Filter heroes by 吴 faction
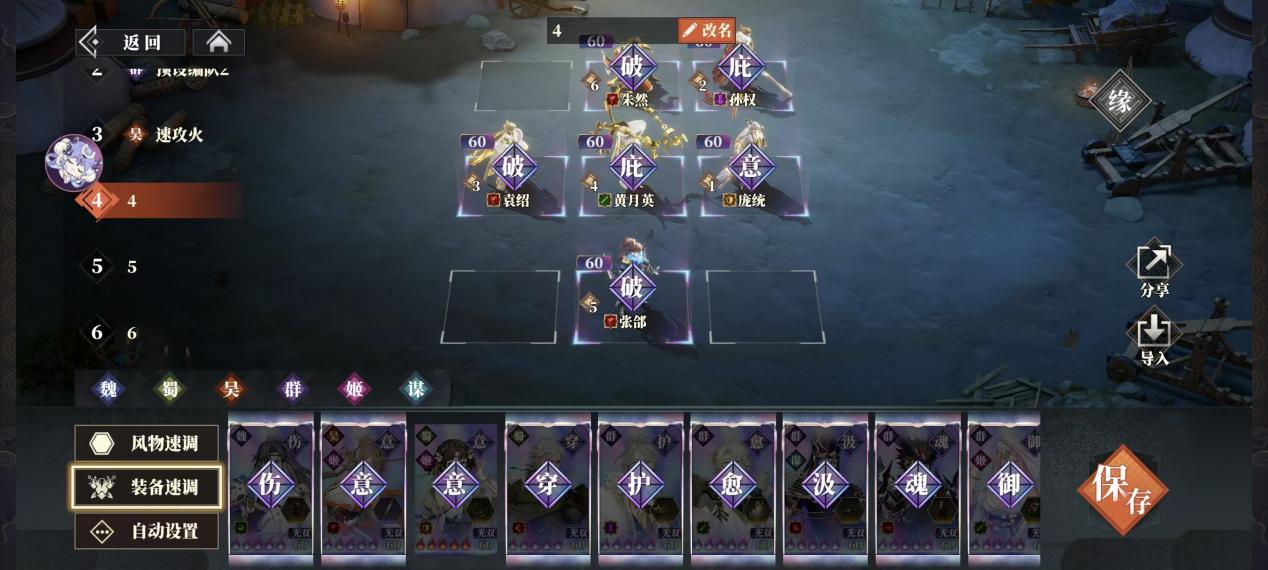This screenshot has width=1268, height=570. pos(232,388)
